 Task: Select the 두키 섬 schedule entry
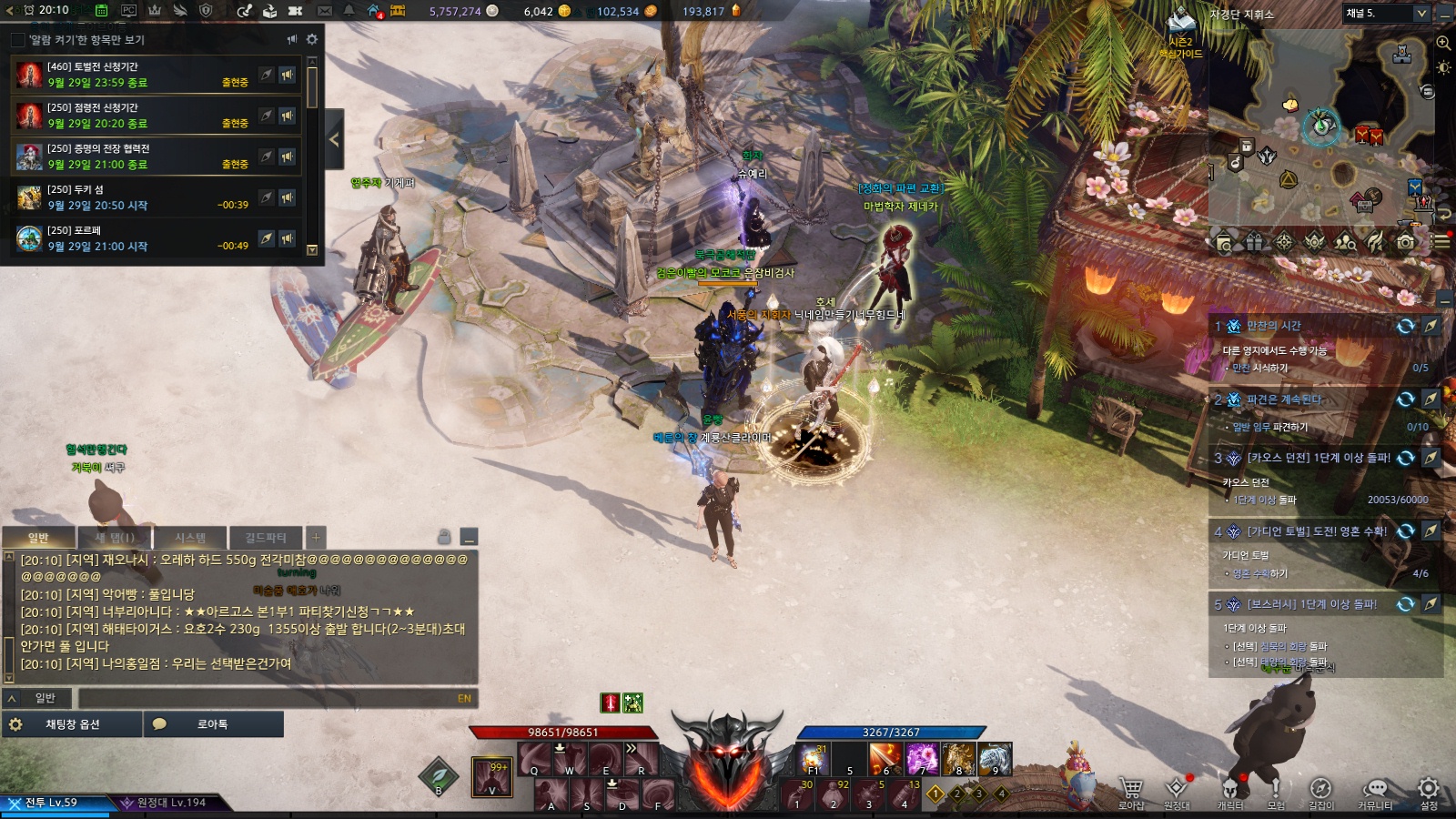click(x=136, y=197)
